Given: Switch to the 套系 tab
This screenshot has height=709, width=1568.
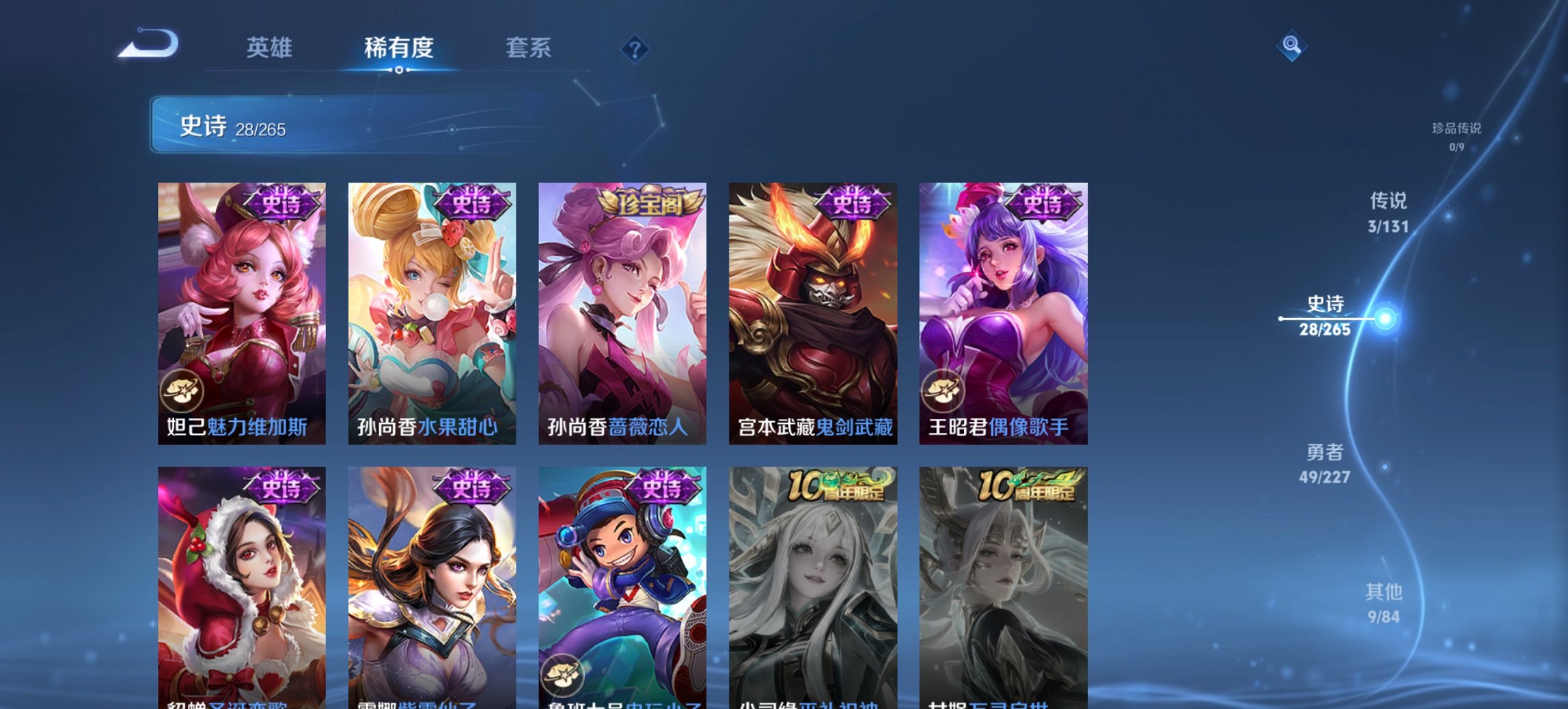Looking at the screenshot, I should click(x=529, y=49).
